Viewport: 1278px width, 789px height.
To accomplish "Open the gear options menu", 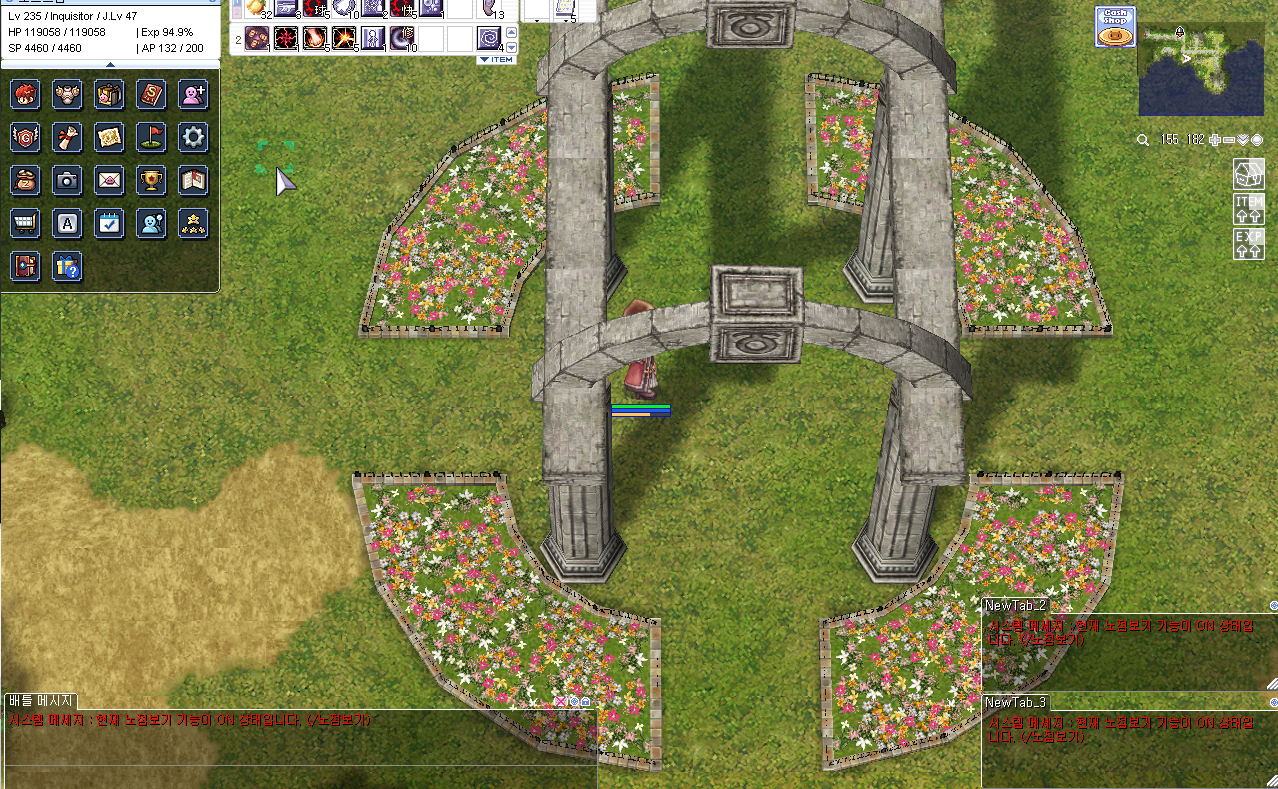I will coord(192,137).
